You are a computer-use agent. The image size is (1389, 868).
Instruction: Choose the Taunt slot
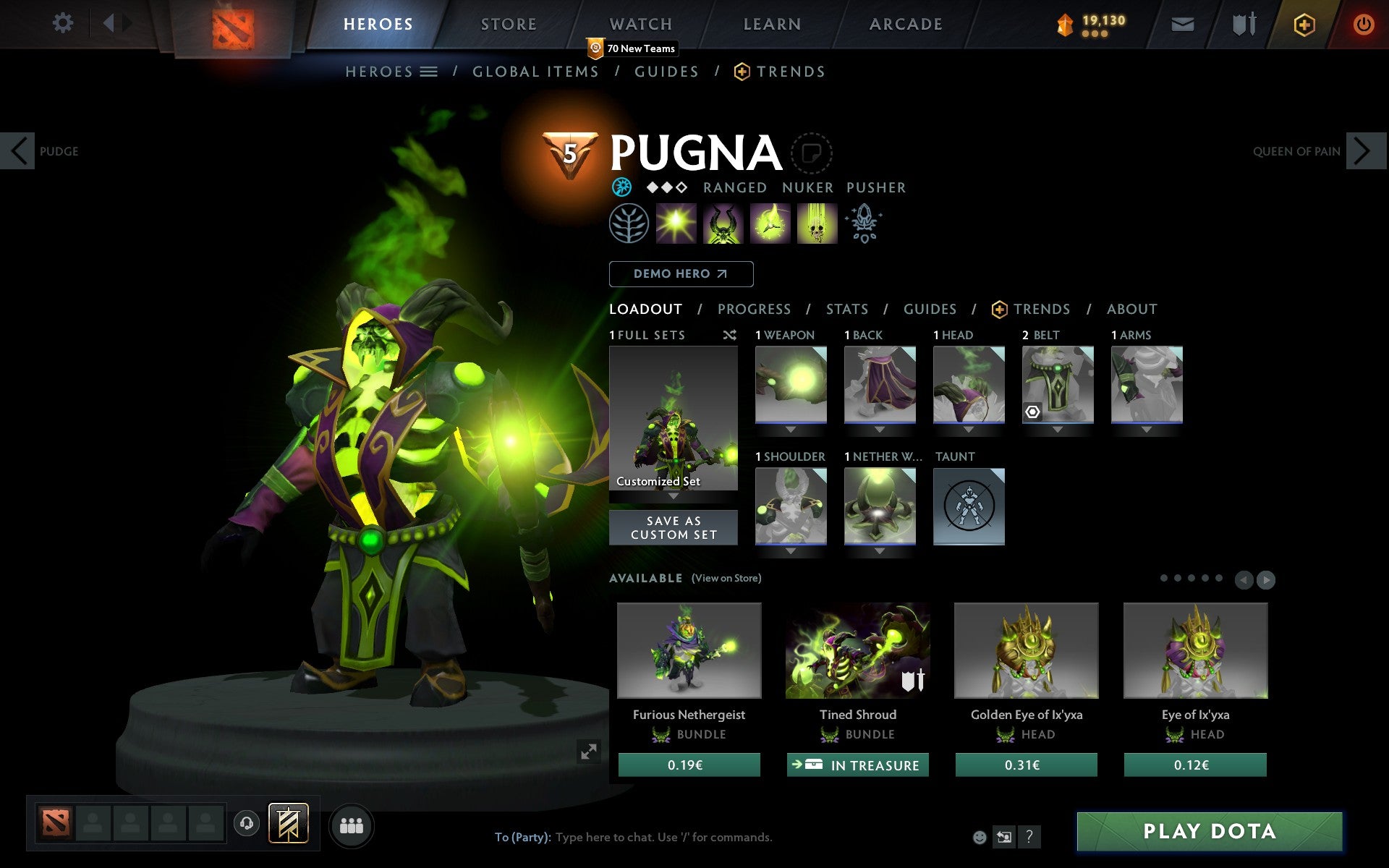969,506
